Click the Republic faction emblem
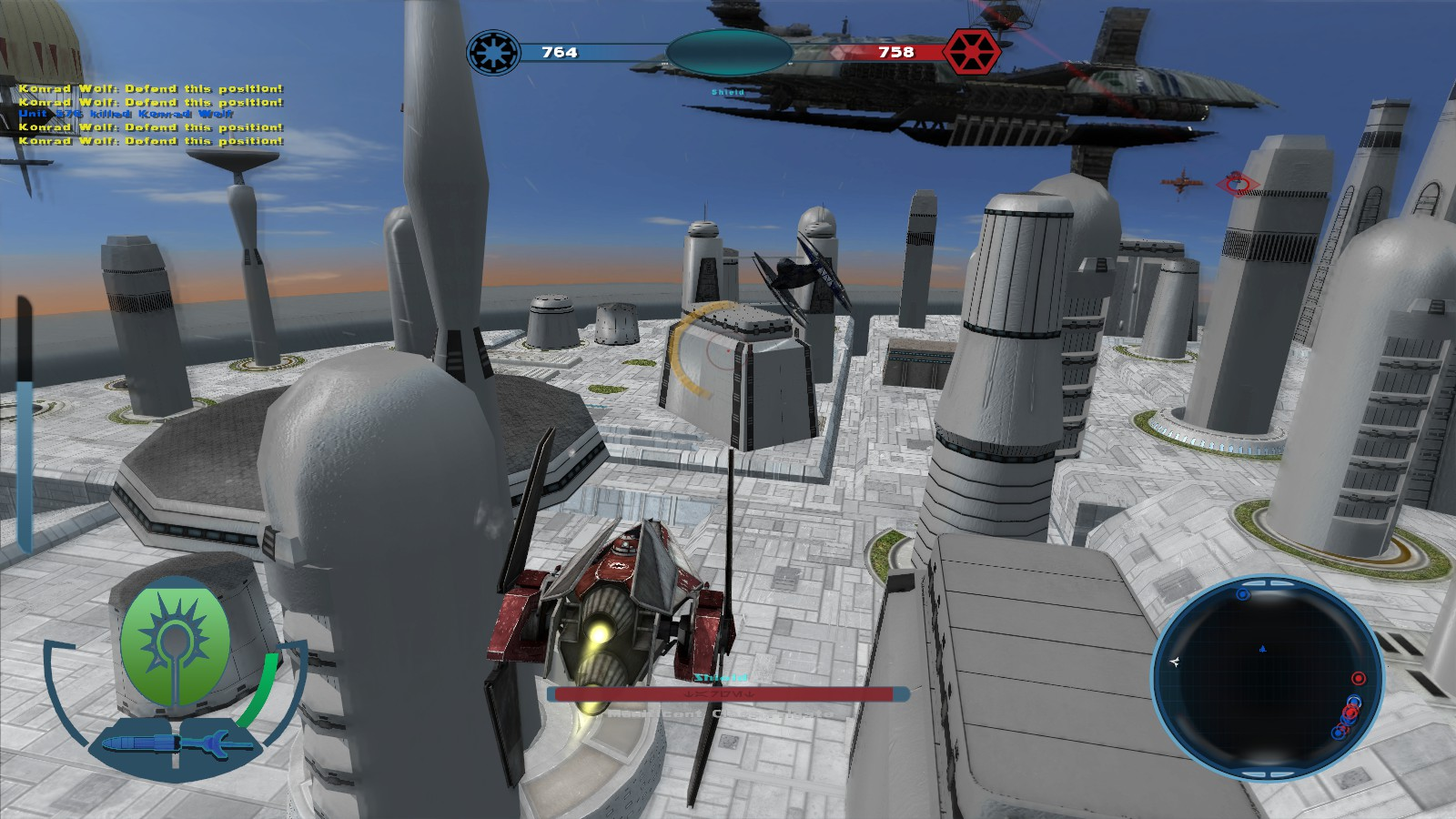The width and height of the screenshot is (1456, 819). point(493,53)
